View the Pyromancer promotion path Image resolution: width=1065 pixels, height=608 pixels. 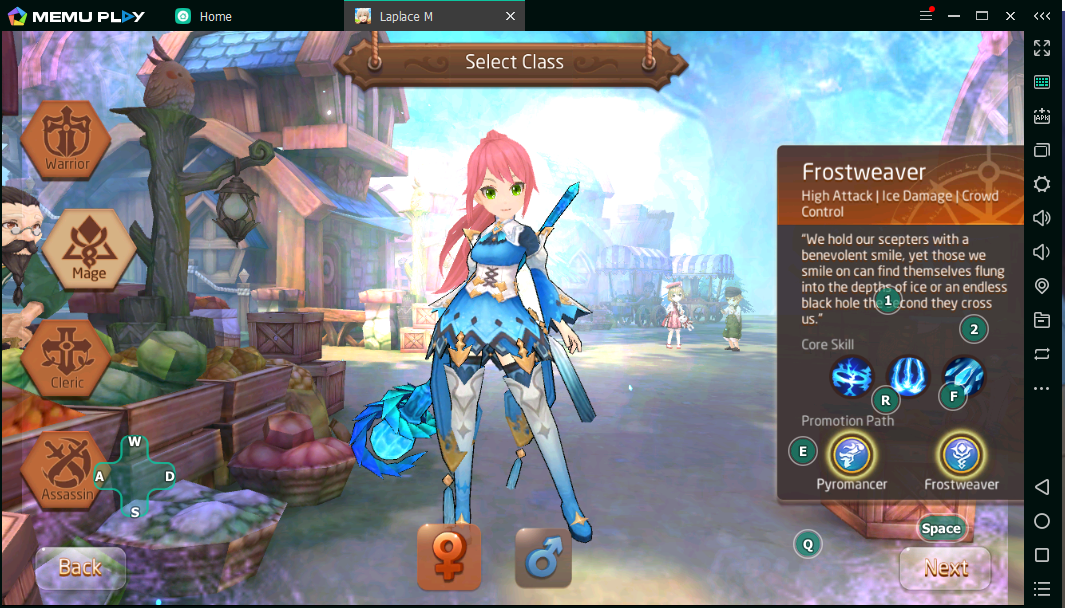(x=850, y=456)
